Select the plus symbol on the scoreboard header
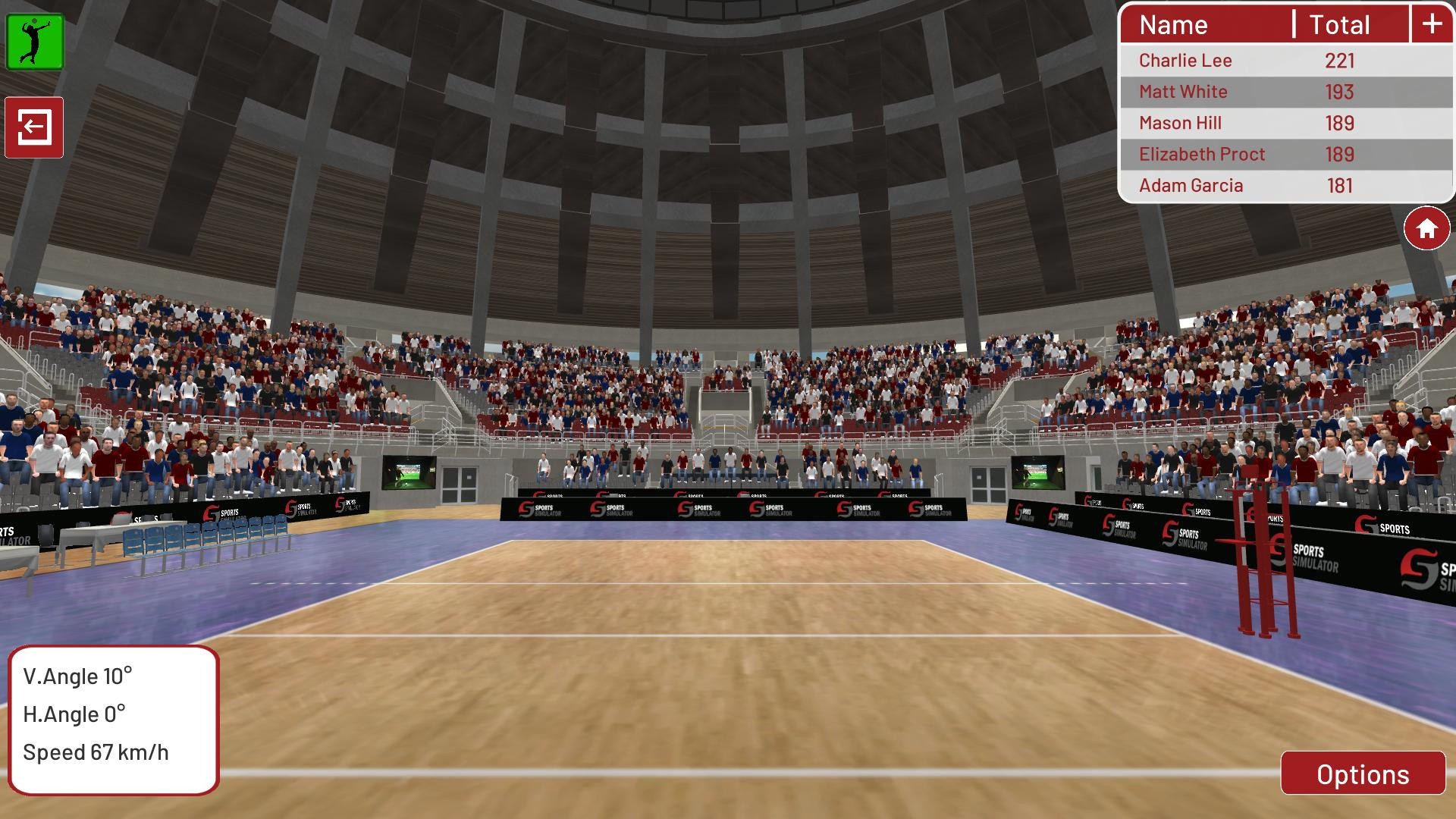 [x=1432, y=24]
